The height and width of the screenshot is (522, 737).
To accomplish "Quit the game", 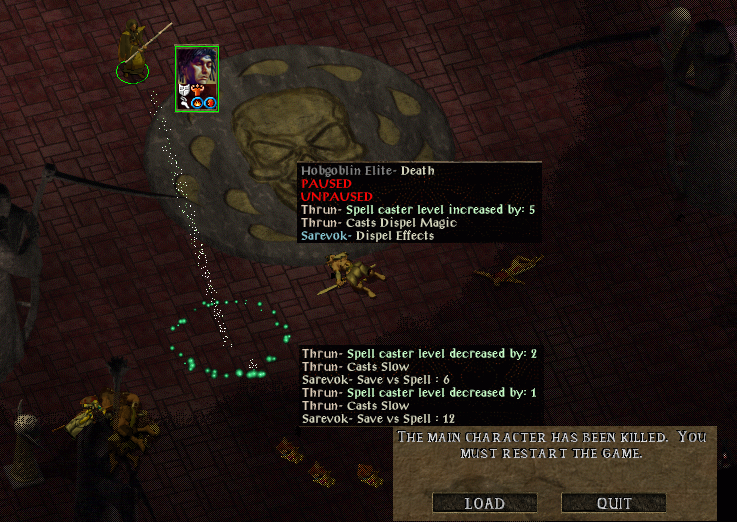I will [x=613, y=503].
